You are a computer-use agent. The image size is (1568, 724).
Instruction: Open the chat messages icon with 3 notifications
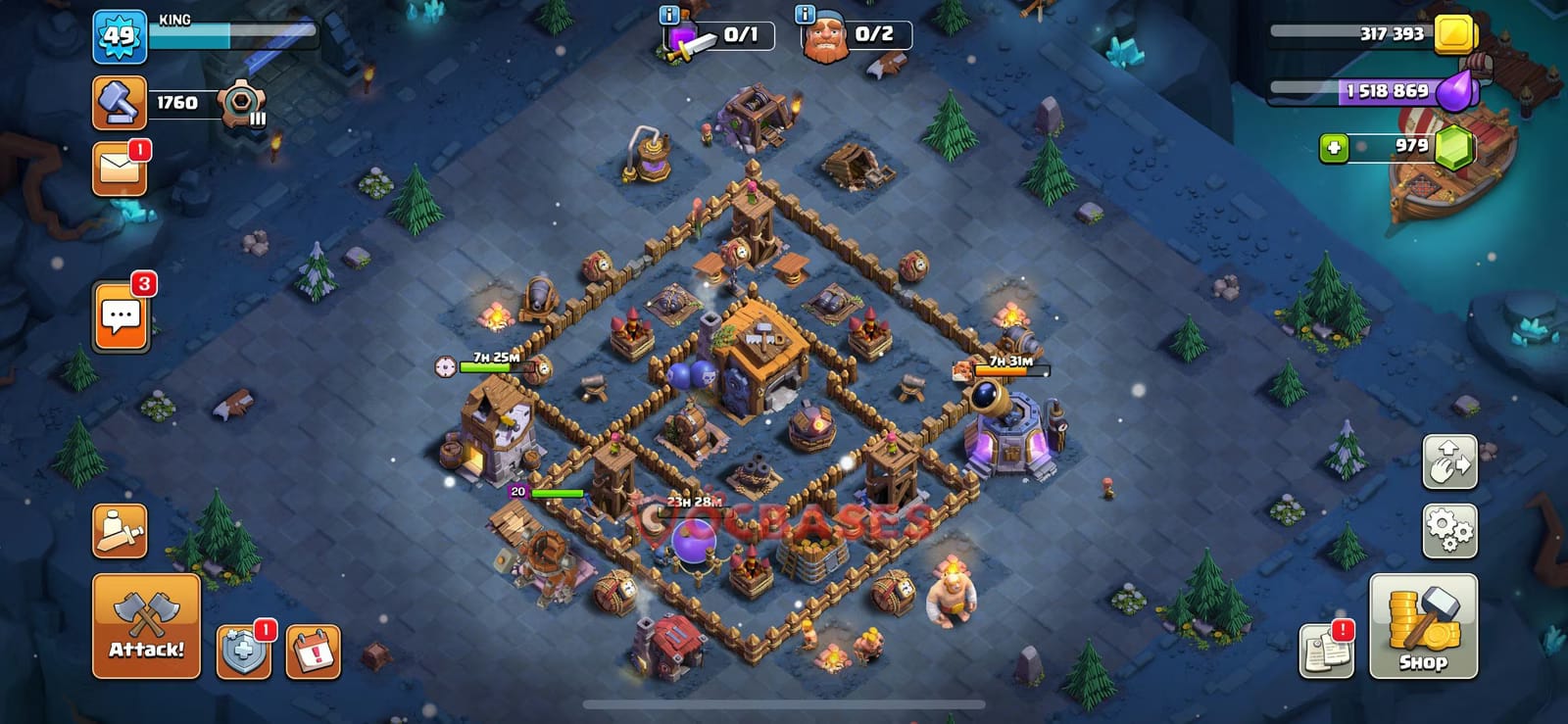[120, 315]
